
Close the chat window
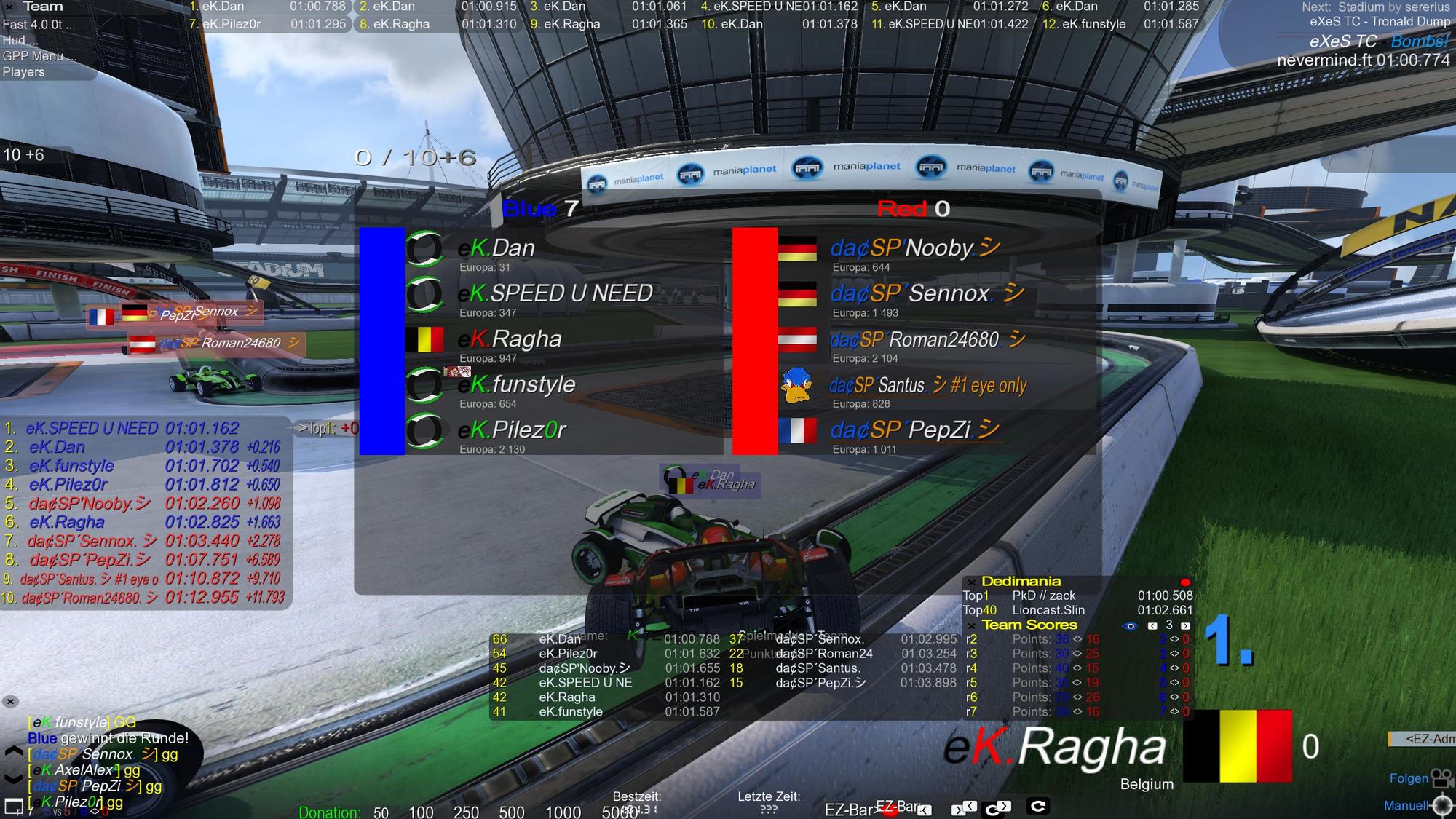(x=10, y=702)
